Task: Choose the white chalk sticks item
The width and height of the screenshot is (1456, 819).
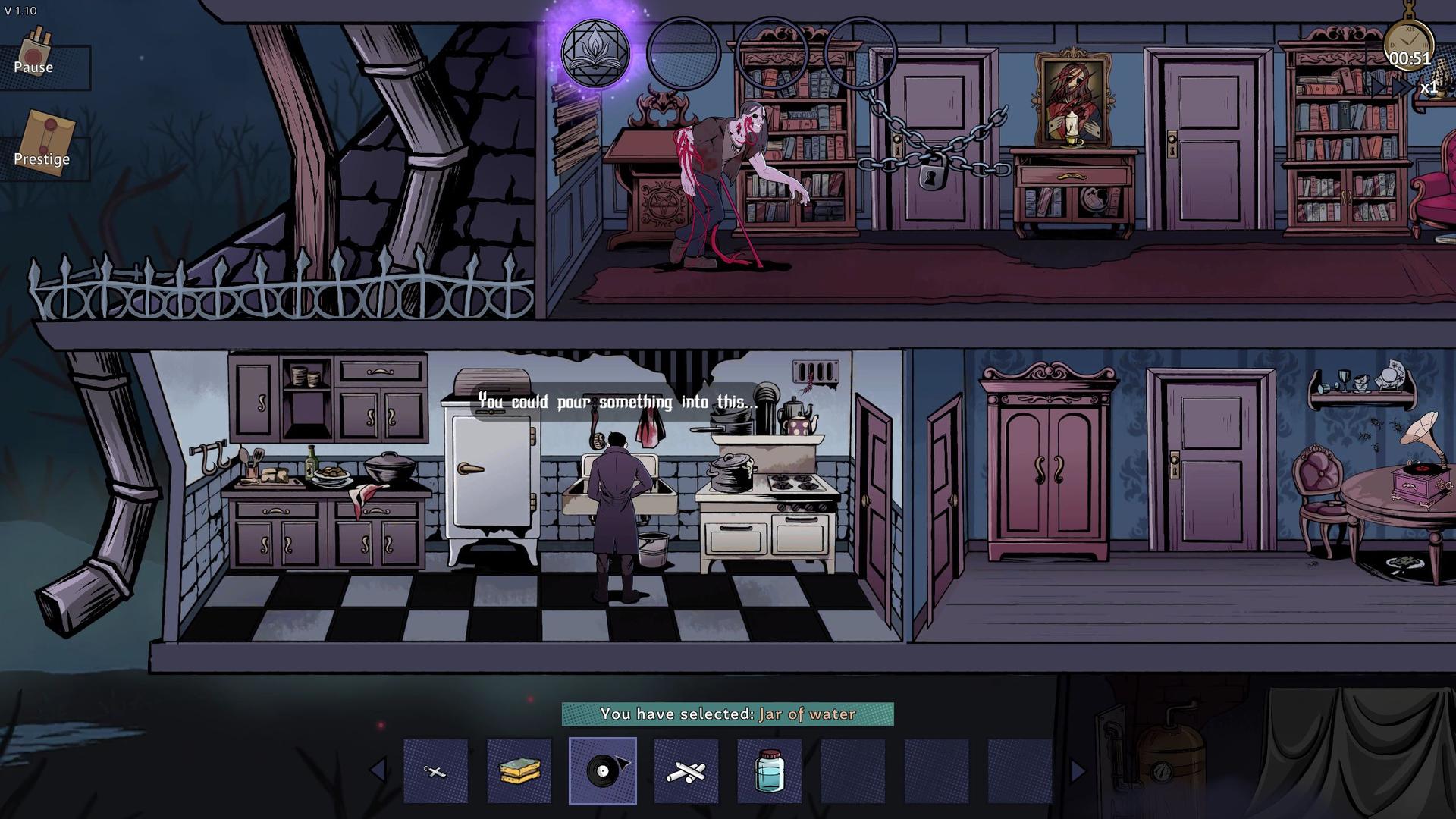Action: point(686,771)
